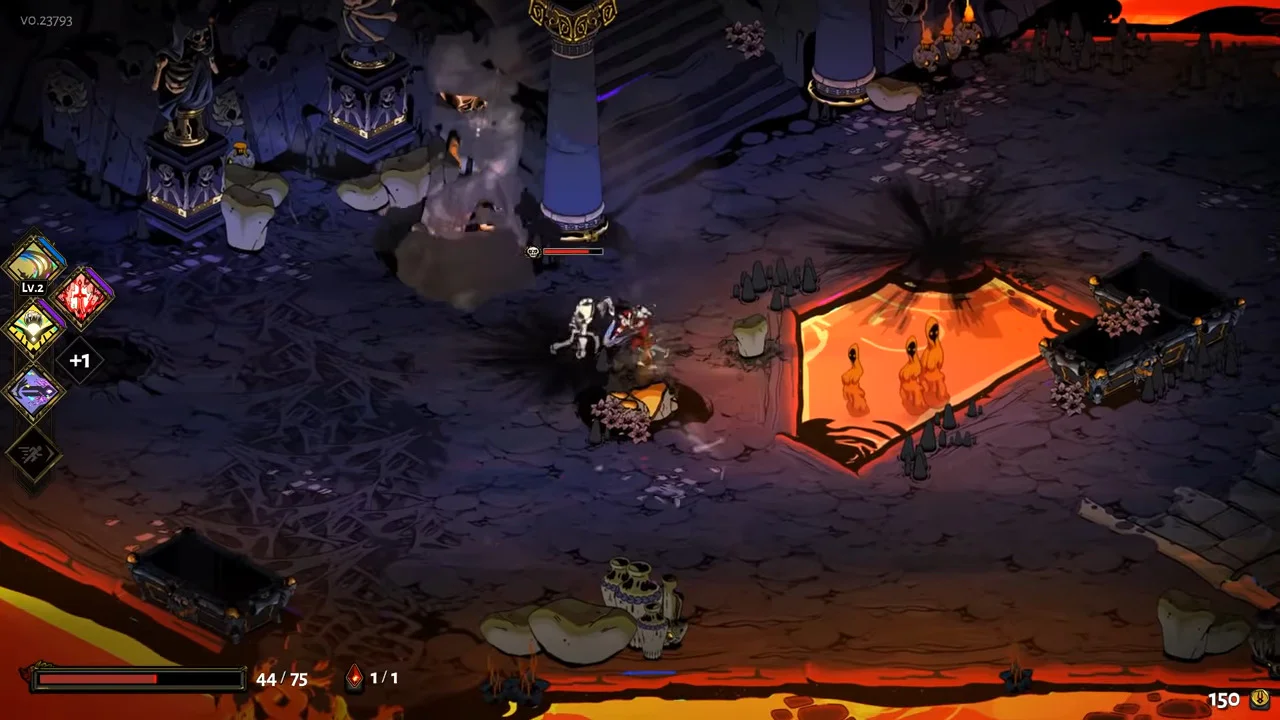
Task: Open the +1 additional boons indicator
Action: pos(80,360)
